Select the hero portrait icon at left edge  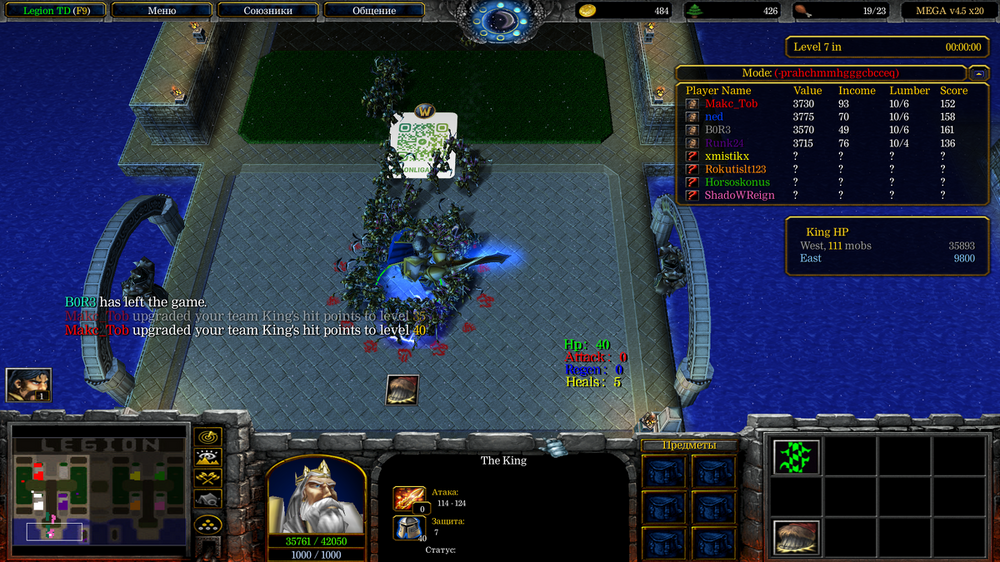28,385
